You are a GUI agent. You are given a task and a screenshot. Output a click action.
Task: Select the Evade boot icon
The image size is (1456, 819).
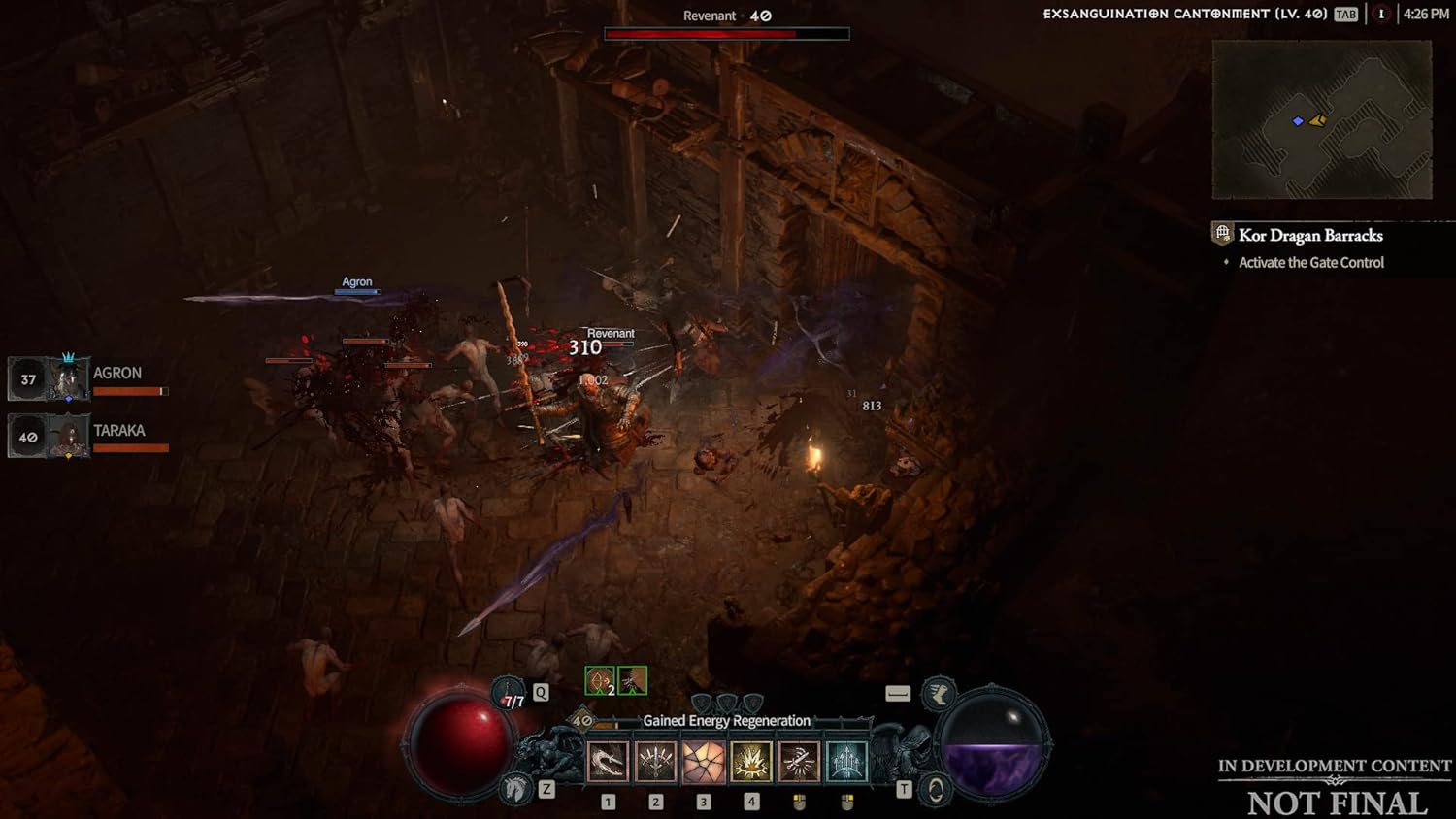pos(939,693)
